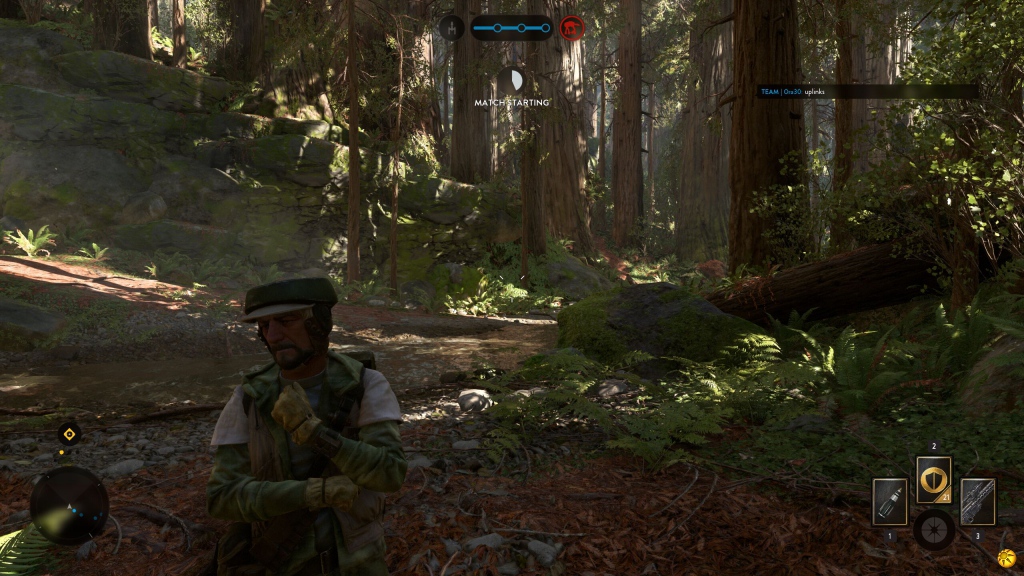Choose the rifle star card in slot 3
This screenshot has width=1024, height=576.
coord(977,501)
